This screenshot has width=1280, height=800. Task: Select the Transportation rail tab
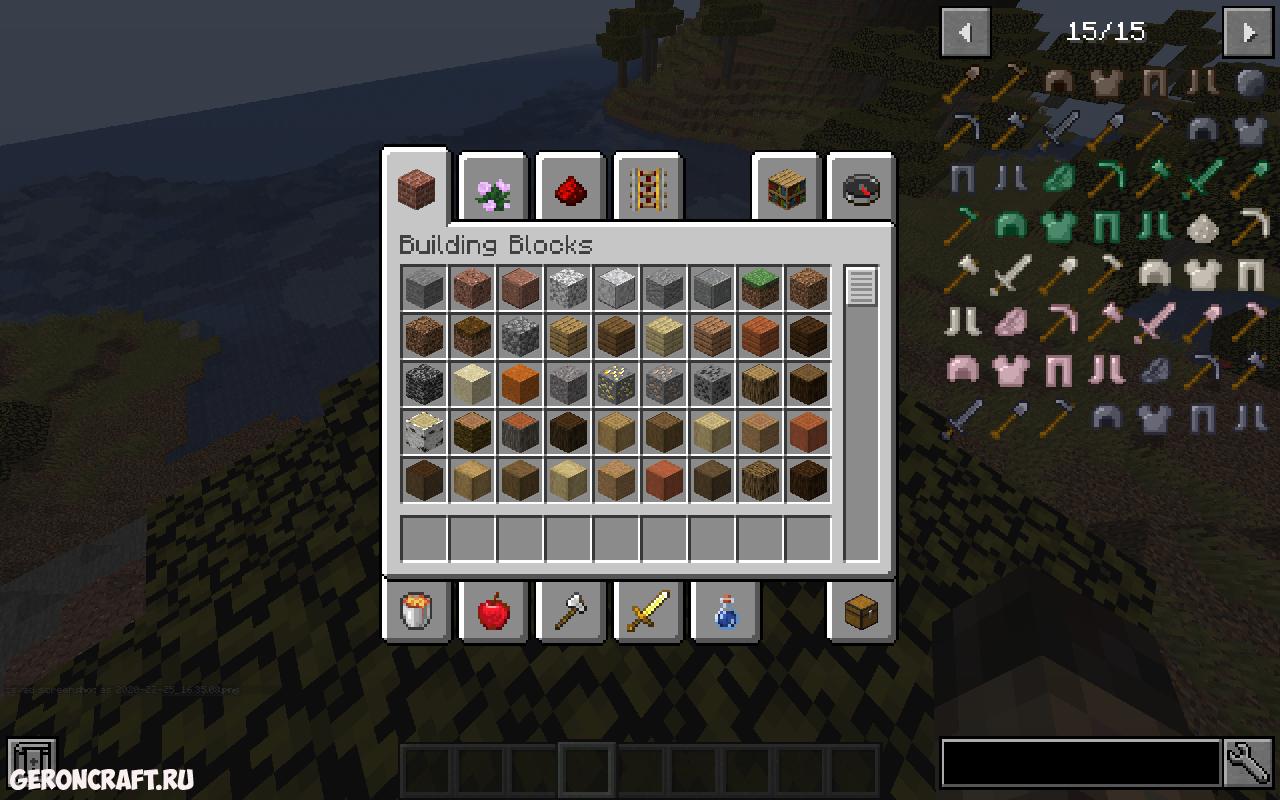[x=647, y=189]
